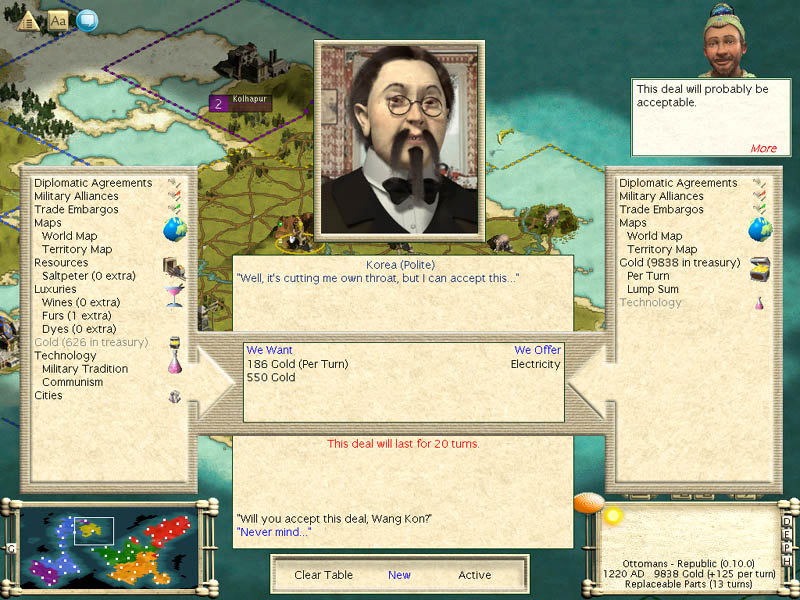Request Korea's Lump Sum gold
This screenshot has height=600, width=800.
[x=652, y=289]
